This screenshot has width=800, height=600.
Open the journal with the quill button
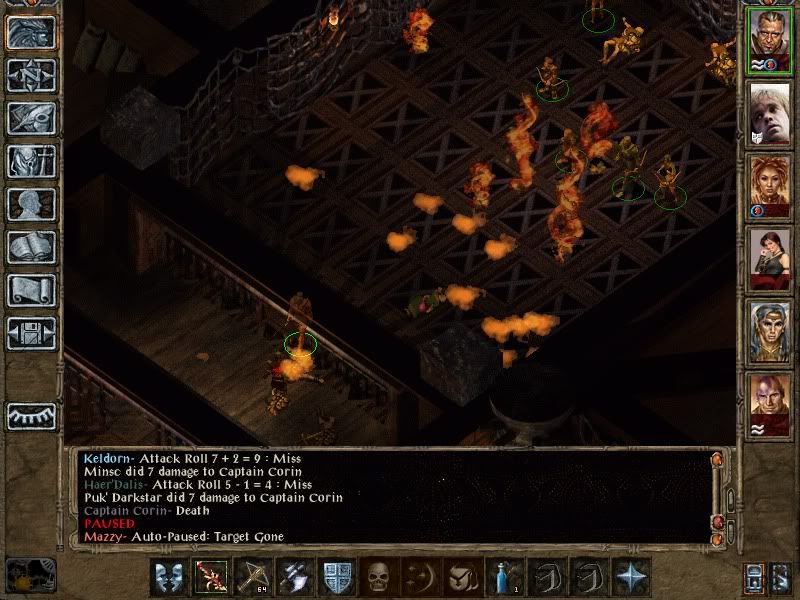tap(31, 118)
